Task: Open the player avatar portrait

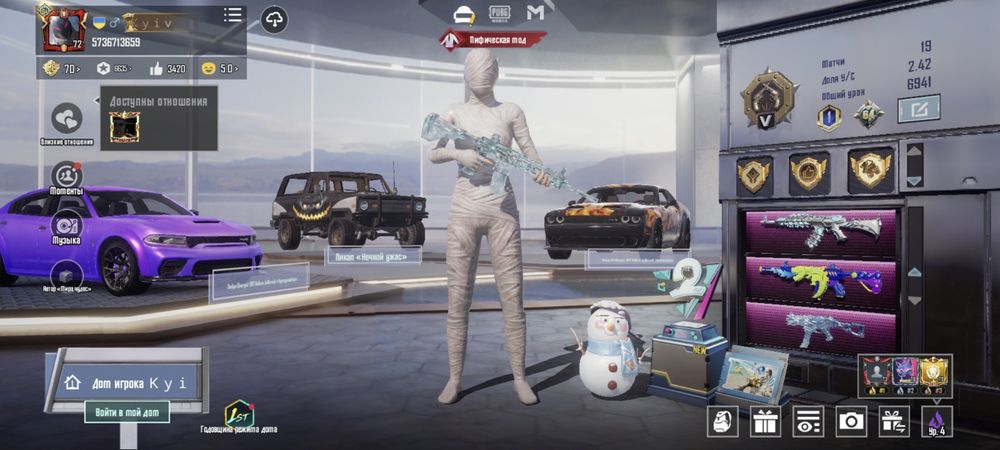Action: 60,27
